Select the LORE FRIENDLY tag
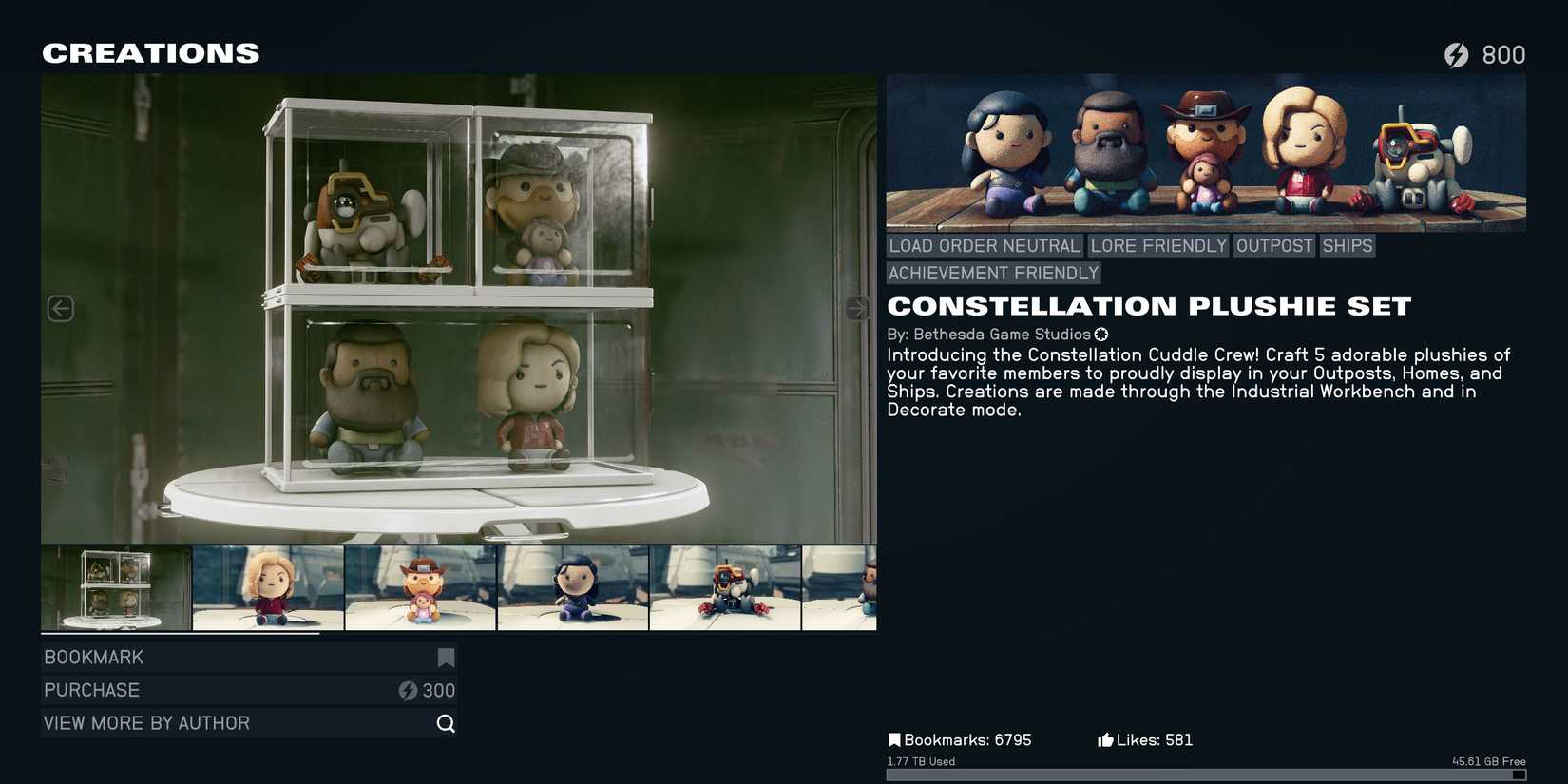This screenshot has width=1568, height=784. pos(1157,245)
